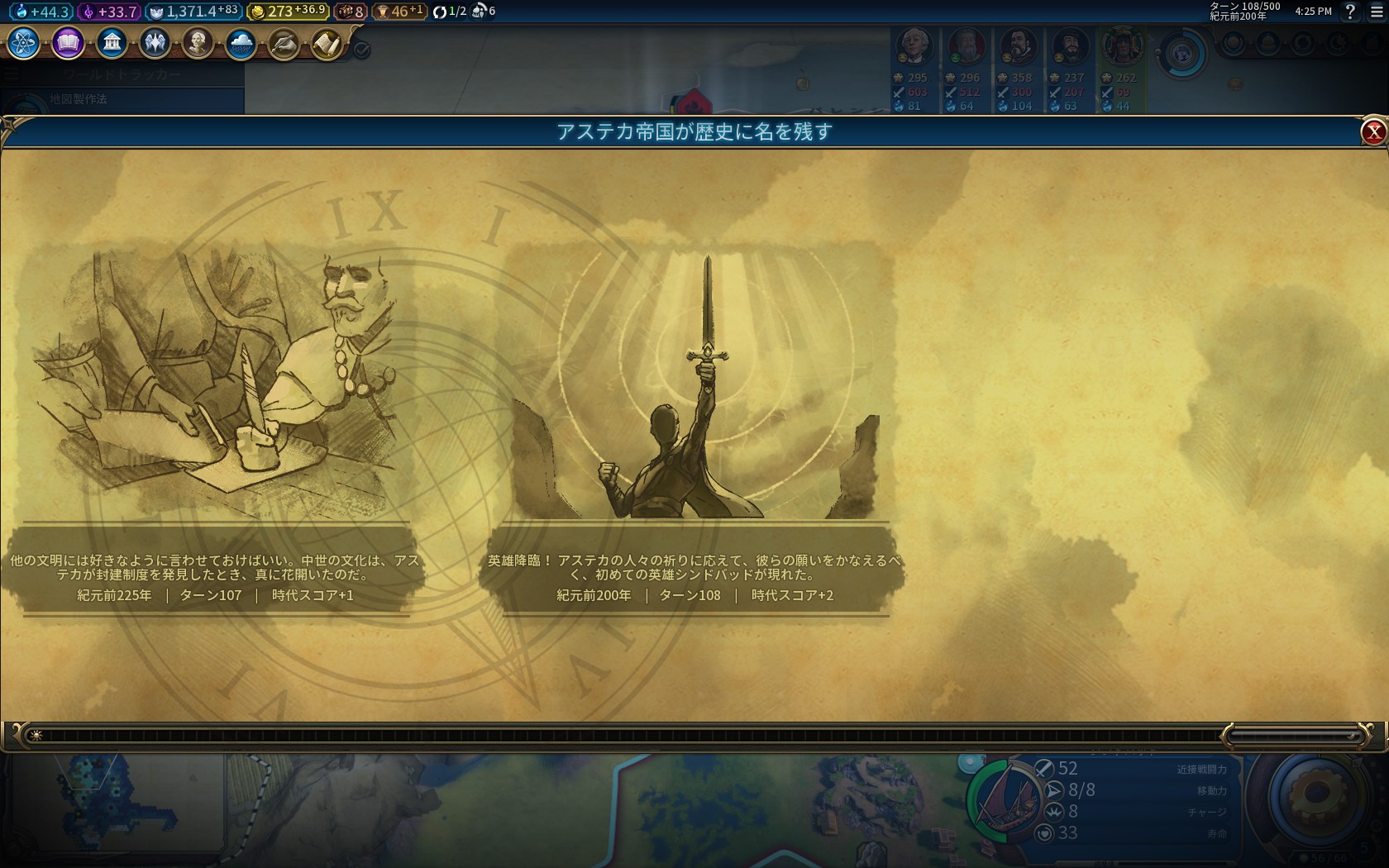1389x868 pixels.
Task: Open the hamburger game menu
Action: (x=1377, y=12)
